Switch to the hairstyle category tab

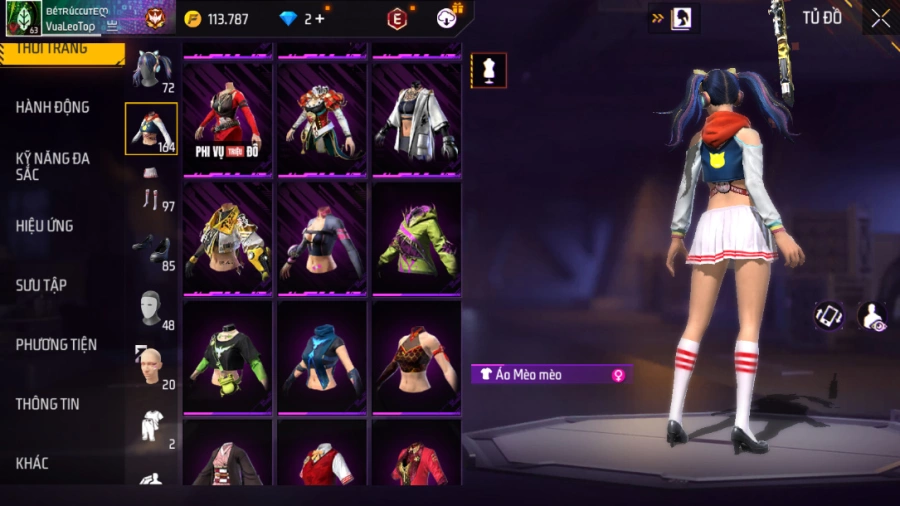pyautogui.click(x=152, y=71)
